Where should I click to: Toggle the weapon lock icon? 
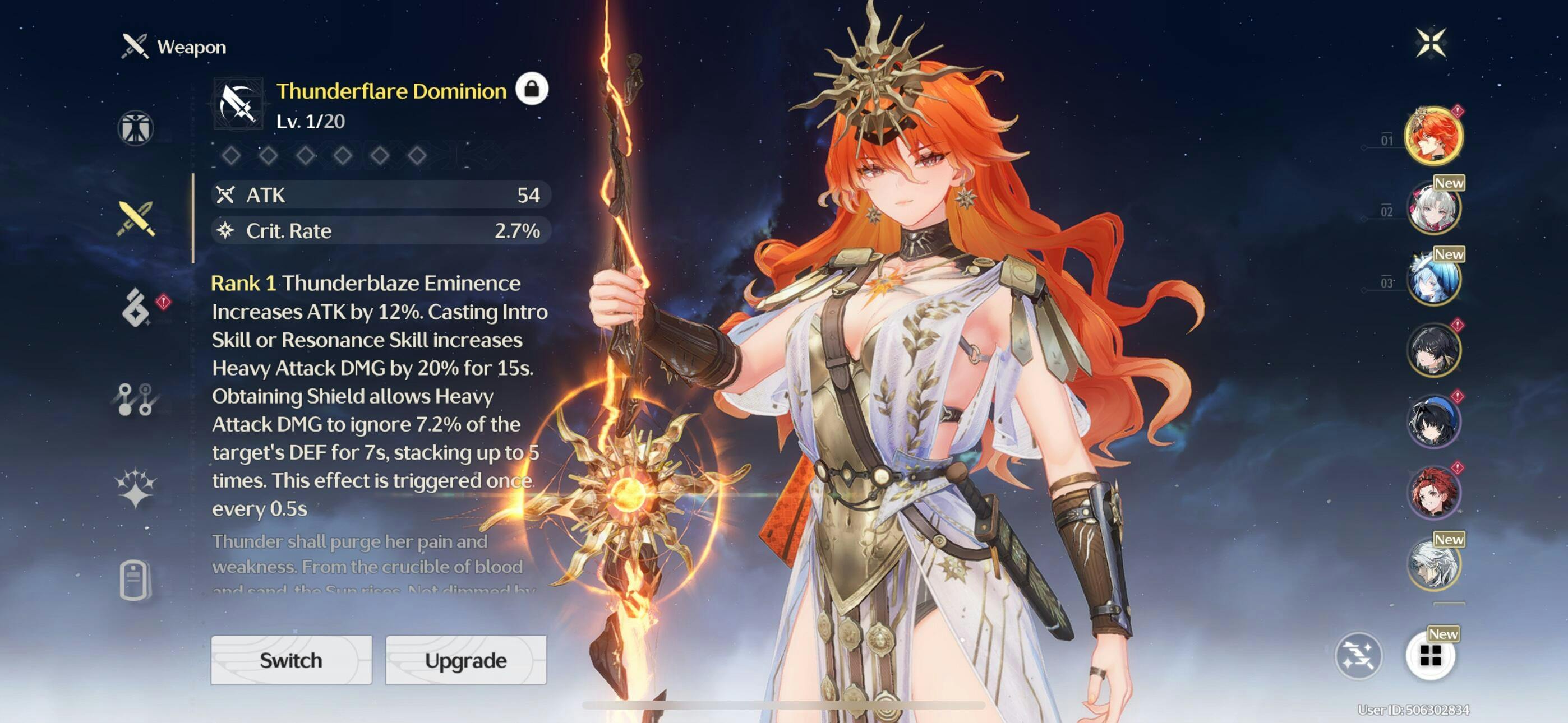[532, 89]
